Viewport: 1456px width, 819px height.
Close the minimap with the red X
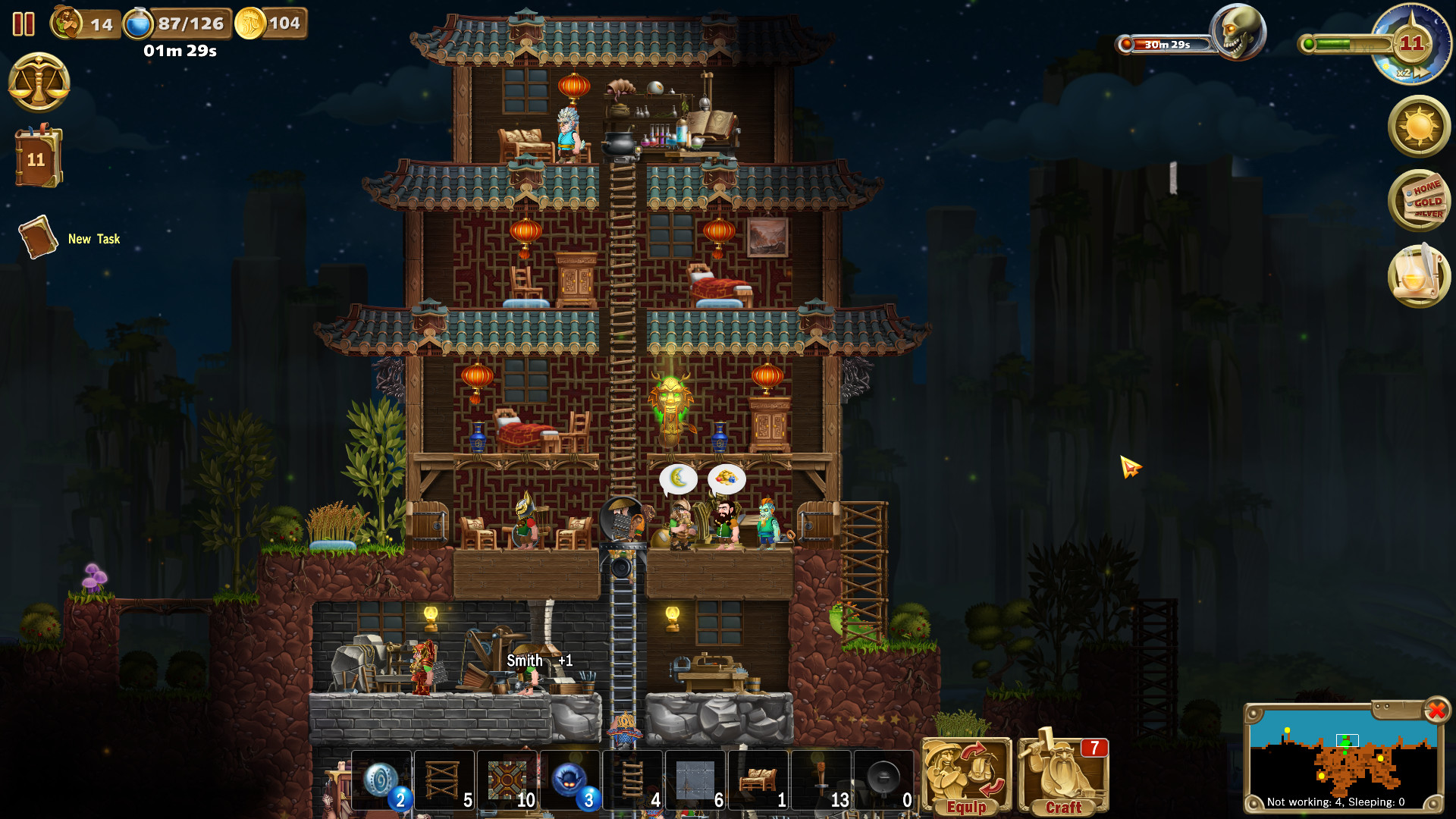[x=1436, y=711]
